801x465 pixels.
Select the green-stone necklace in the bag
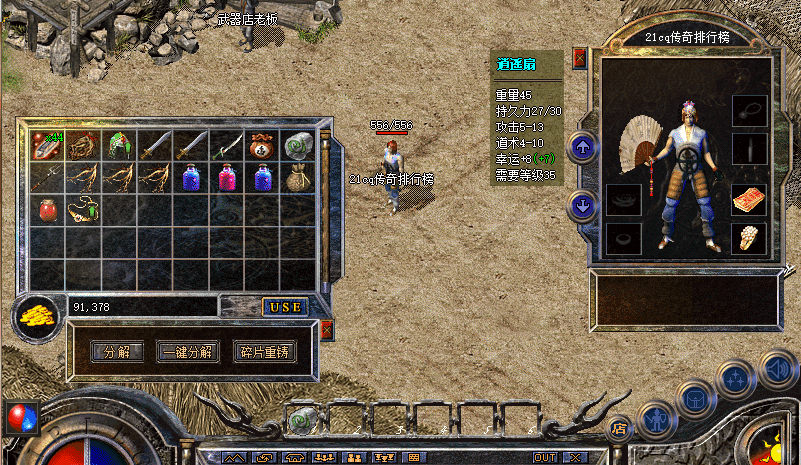coord(84,210)
